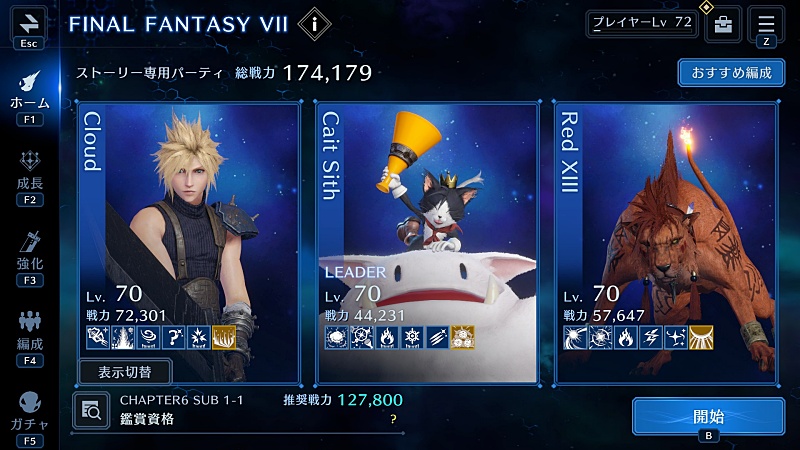Viewport: 800px width, 450px height.
Task: Toggle display with 表示切替 button
Action: point(125,372)
